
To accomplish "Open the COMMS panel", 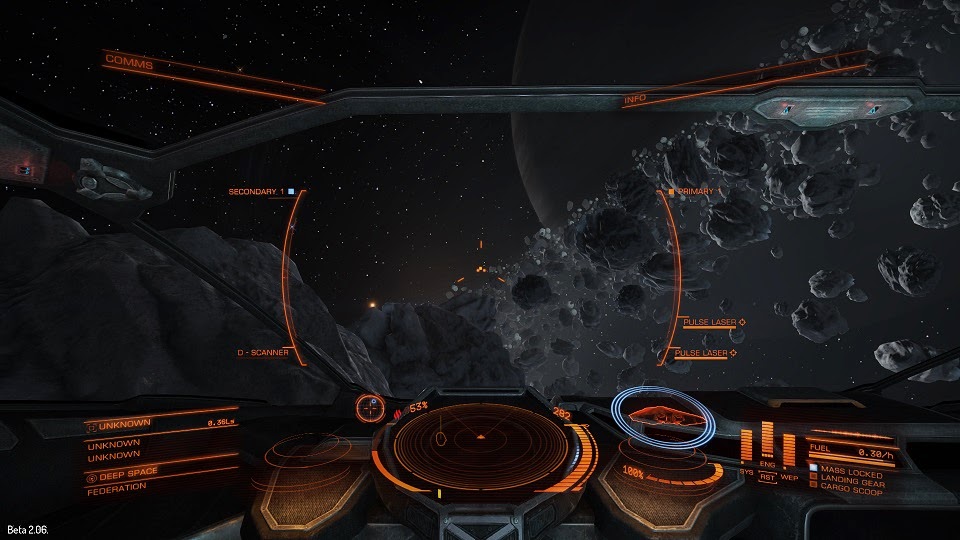I will tap(129, 64).
